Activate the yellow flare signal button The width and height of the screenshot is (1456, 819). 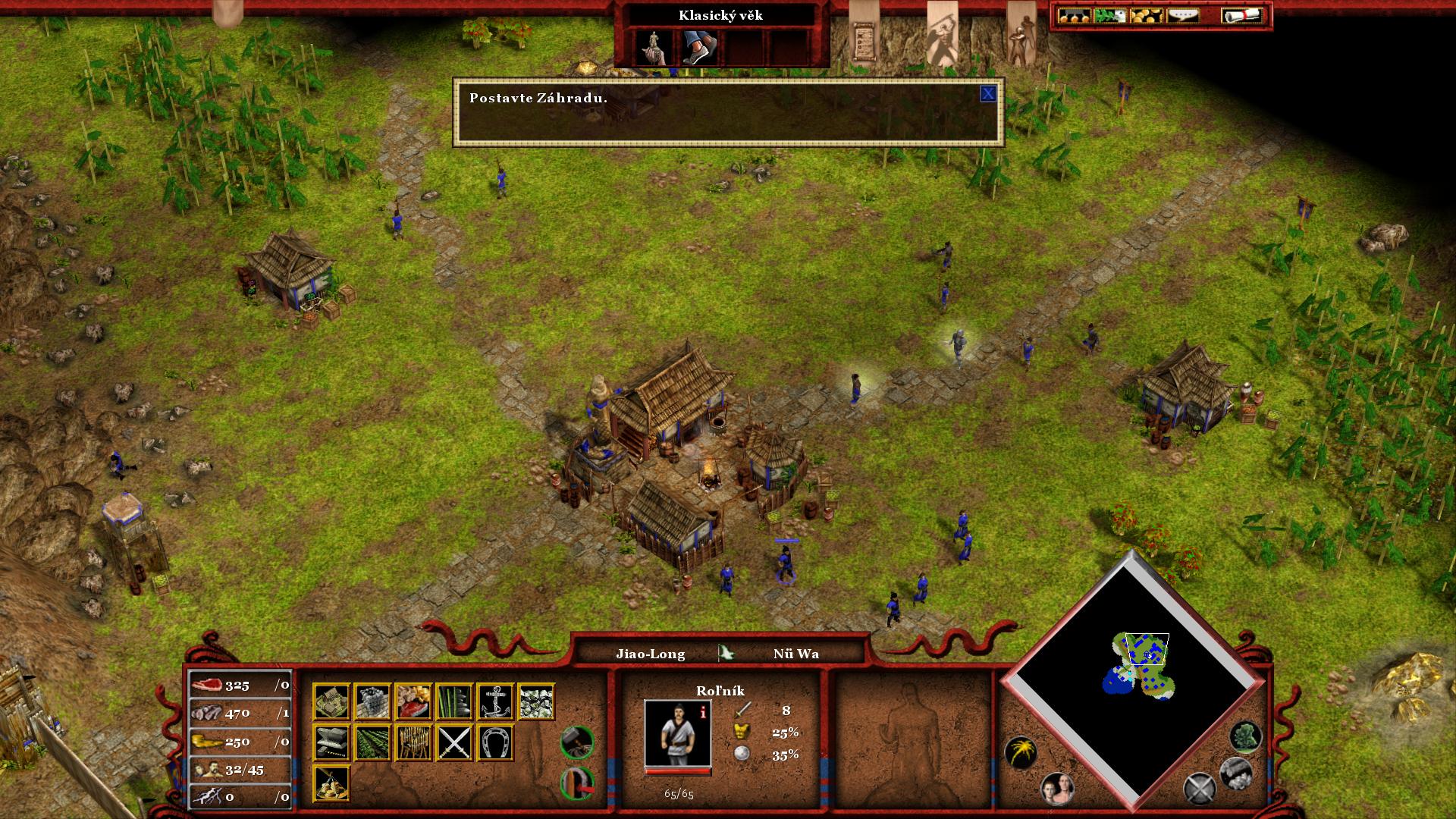click(x=1021, y=752)
